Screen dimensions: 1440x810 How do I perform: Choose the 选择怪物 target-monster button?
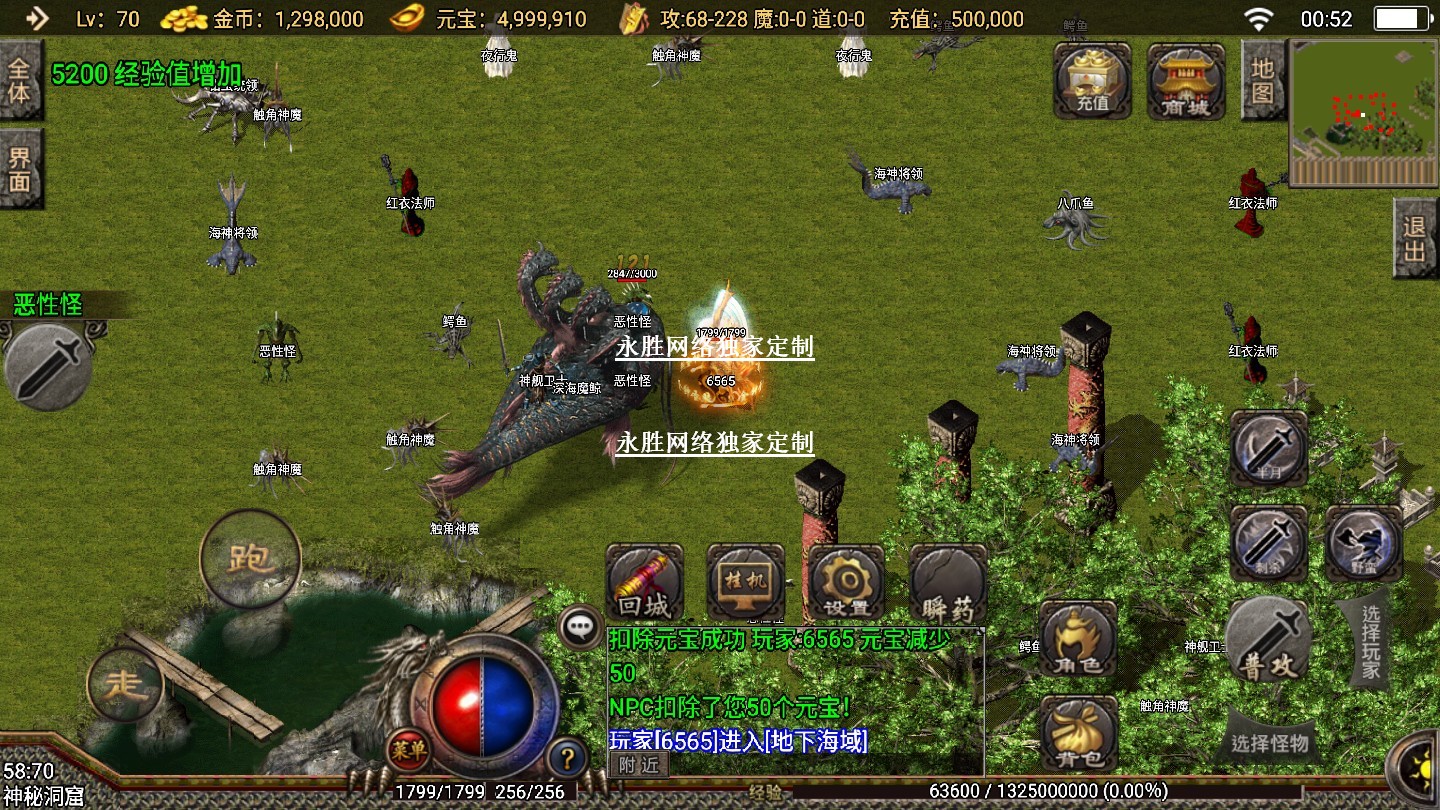tap(1270, 742)
